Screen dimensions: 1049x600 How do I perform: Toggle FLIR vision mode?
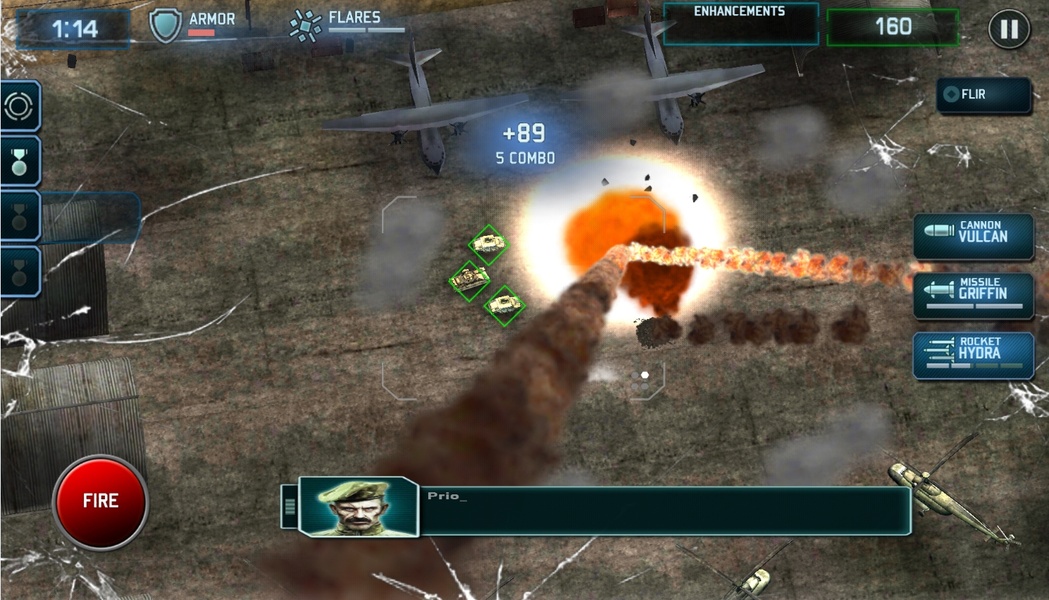tap(983, 95)
